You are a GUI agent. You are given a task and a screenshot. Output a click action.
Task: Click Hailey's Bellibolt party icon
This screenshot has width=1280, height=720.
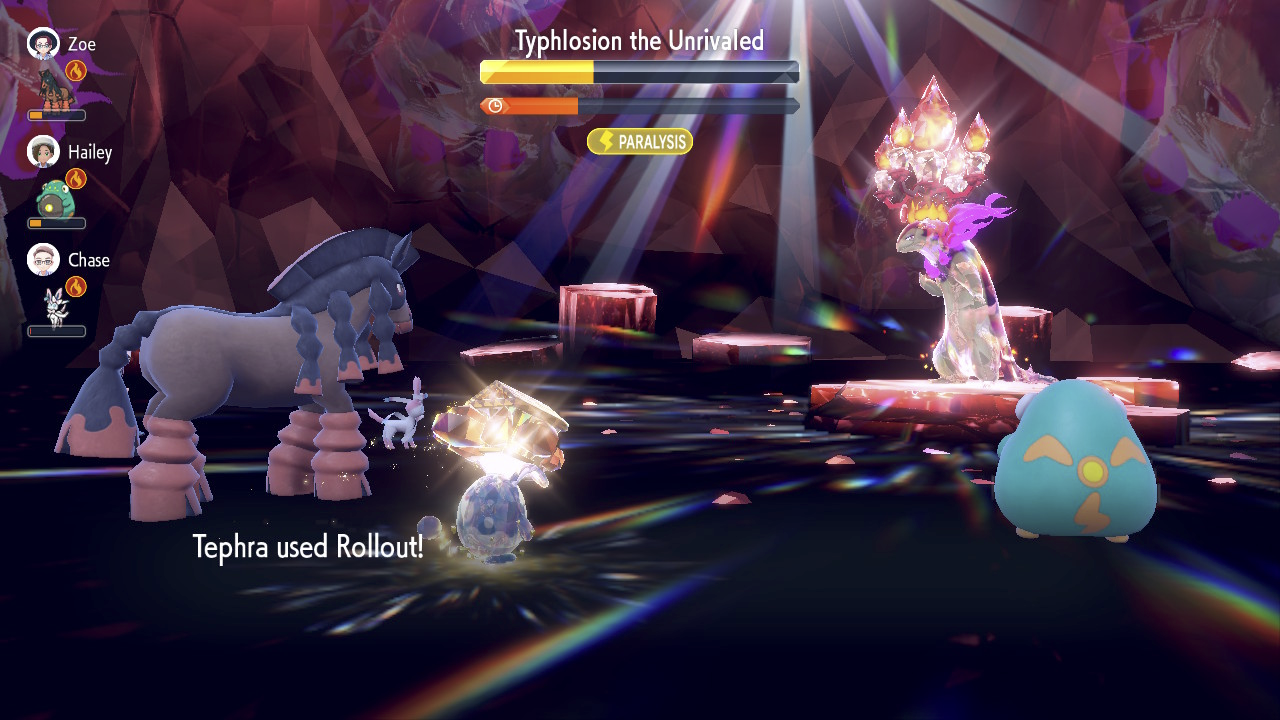[x=52, y=197]
